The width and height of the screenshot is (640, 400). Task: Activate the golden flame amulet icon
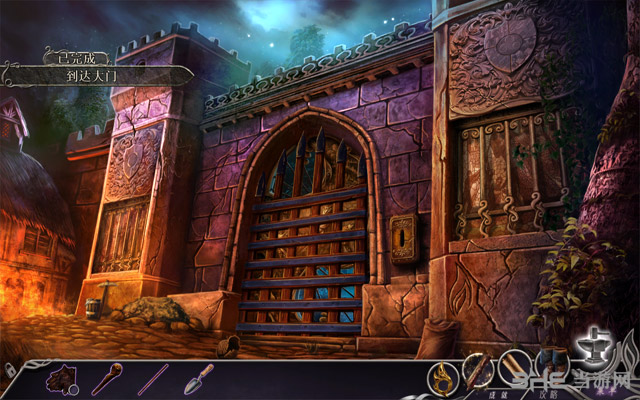tap(441, 376)
